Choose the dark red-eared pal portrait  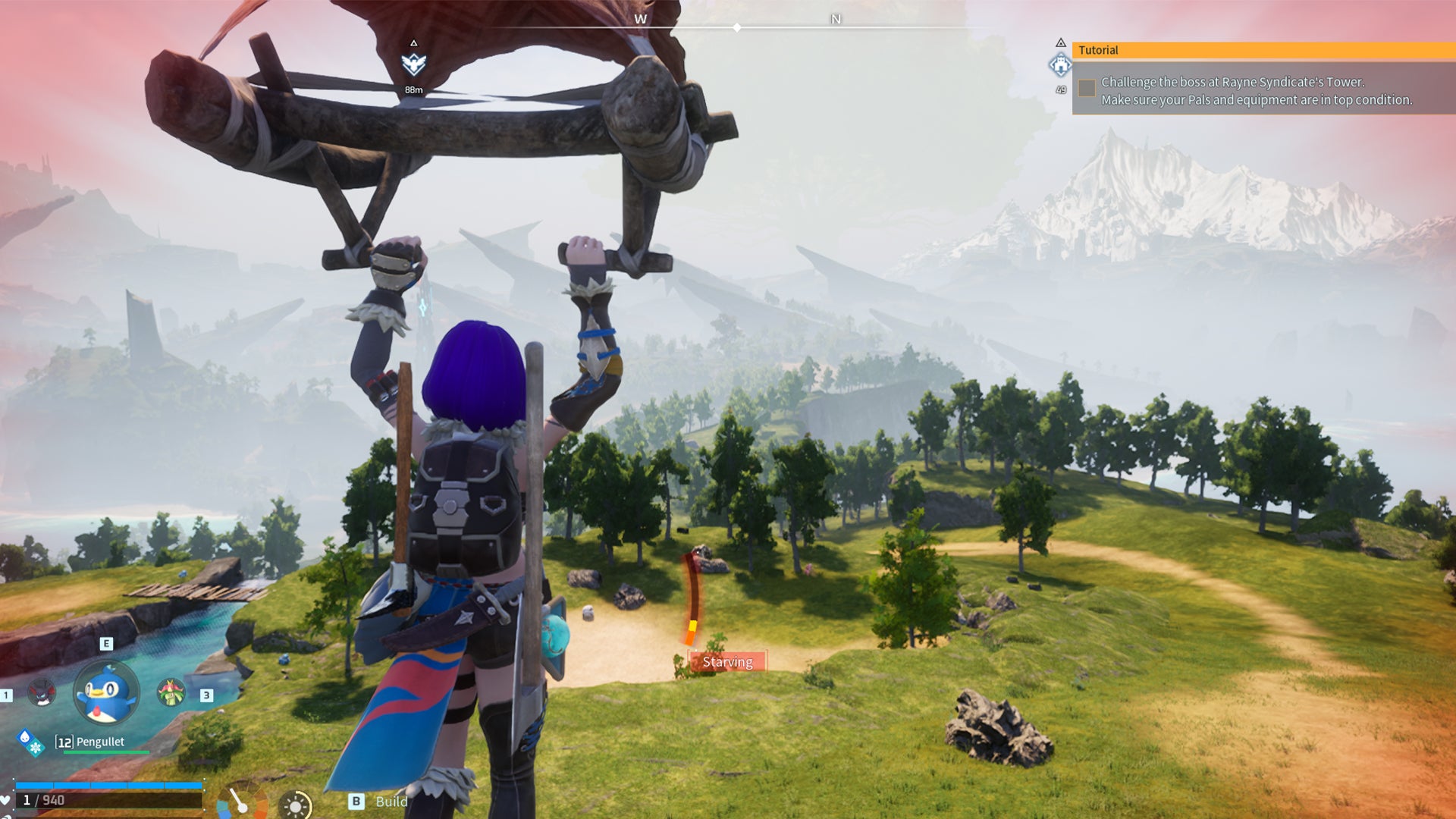click(x=42, y=692)
